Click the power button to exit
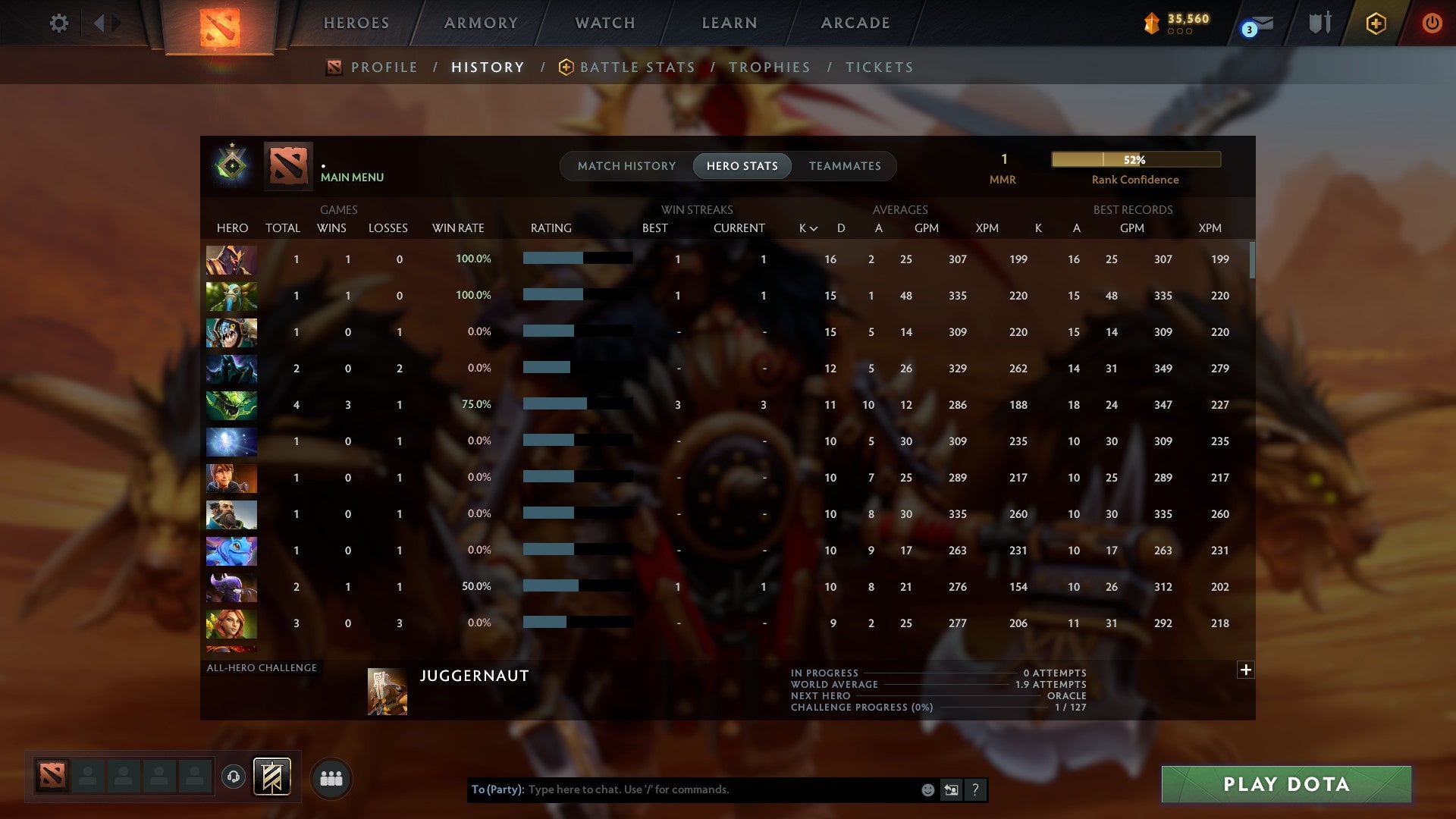Image resolution: width=1456 pixels, height=819 pixels. (1432, 24)
